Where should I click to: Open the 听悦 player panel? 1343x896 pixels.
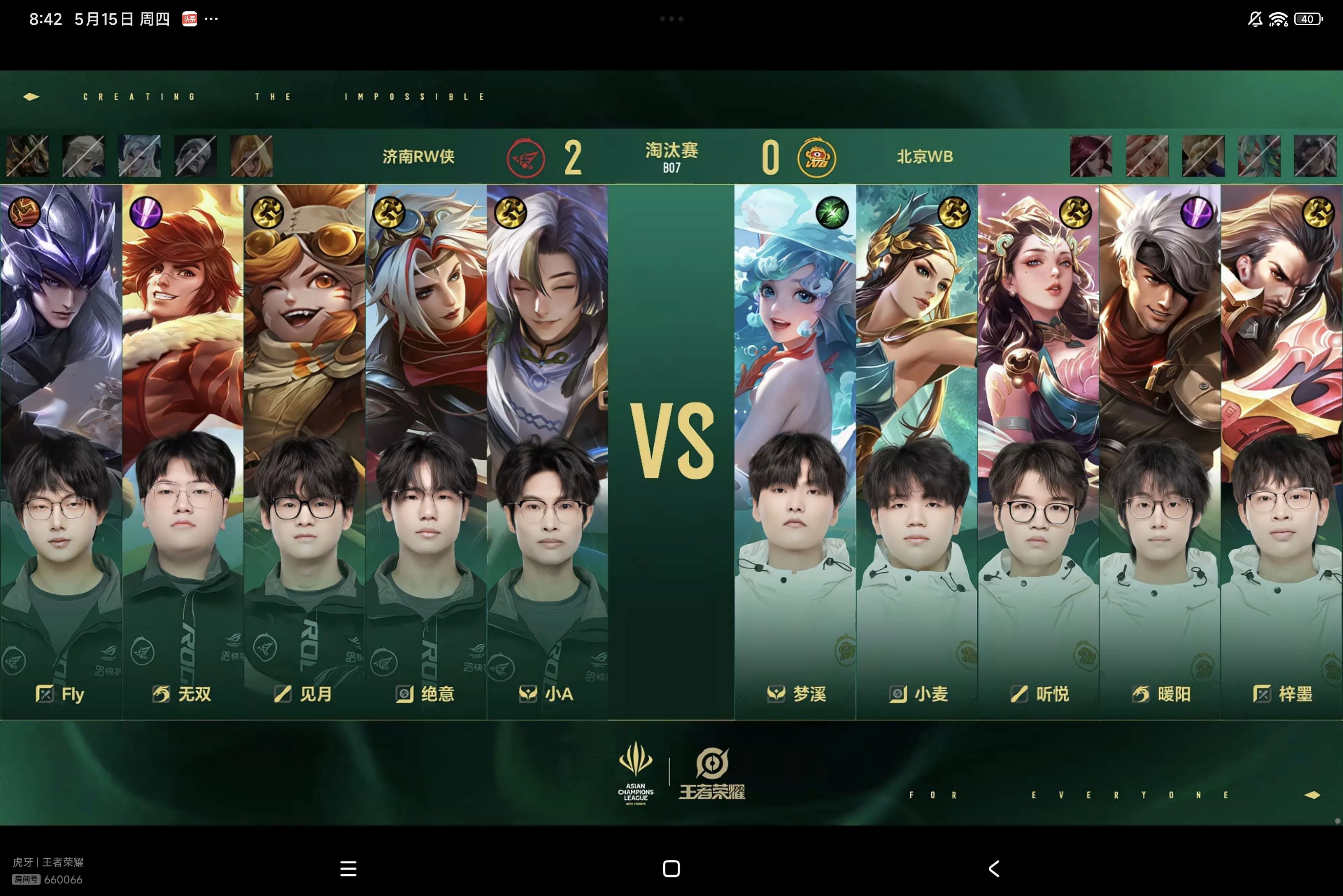(x=1038, y=451)
